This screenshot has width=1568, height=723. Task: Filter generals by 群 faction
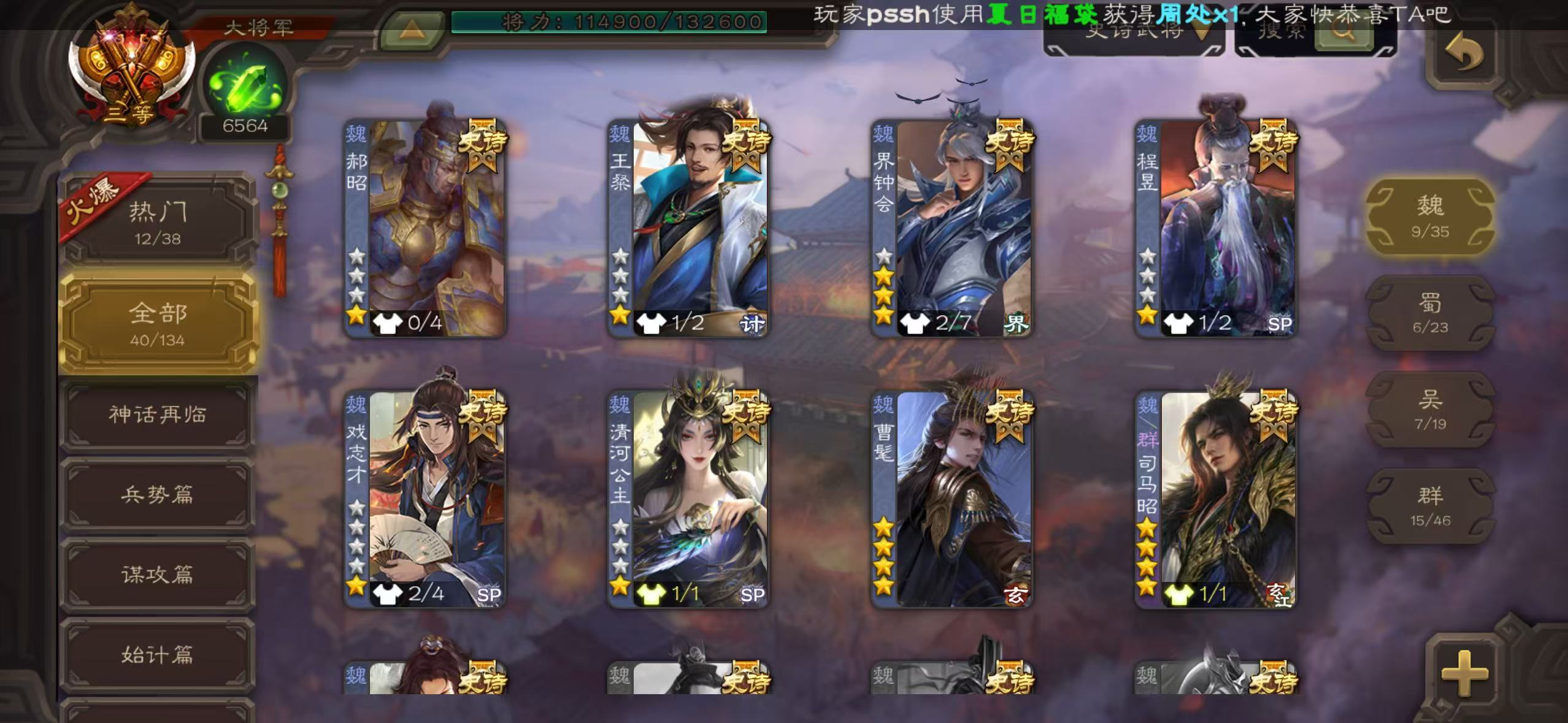[1429, 506]
